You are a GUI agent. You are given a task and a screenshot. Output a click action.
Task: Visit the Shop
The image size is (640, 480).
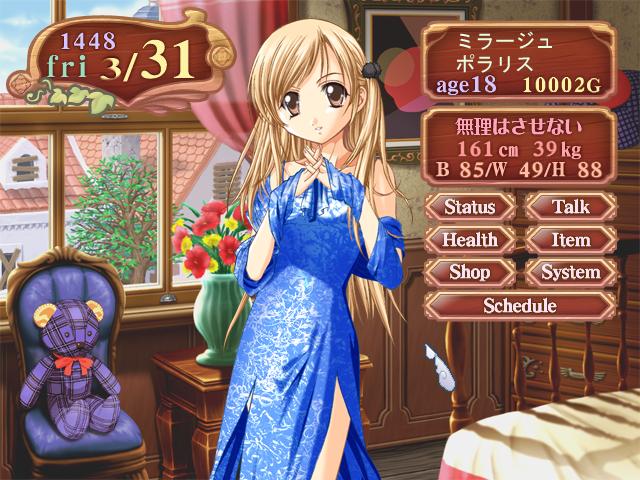pos(470,272)
